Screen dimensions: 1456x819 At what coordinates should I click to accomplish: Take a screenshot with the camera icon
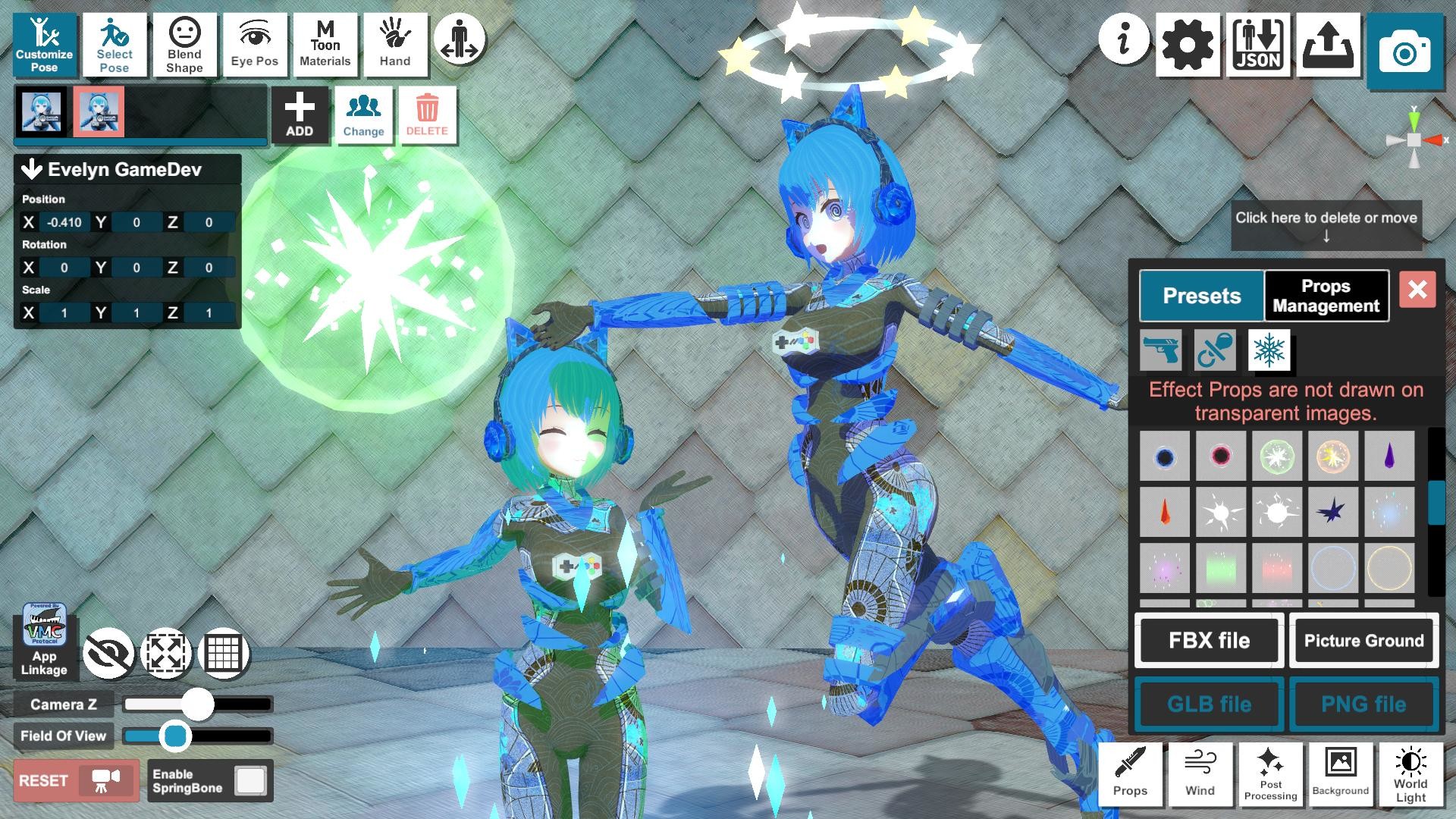(1407, 48)
